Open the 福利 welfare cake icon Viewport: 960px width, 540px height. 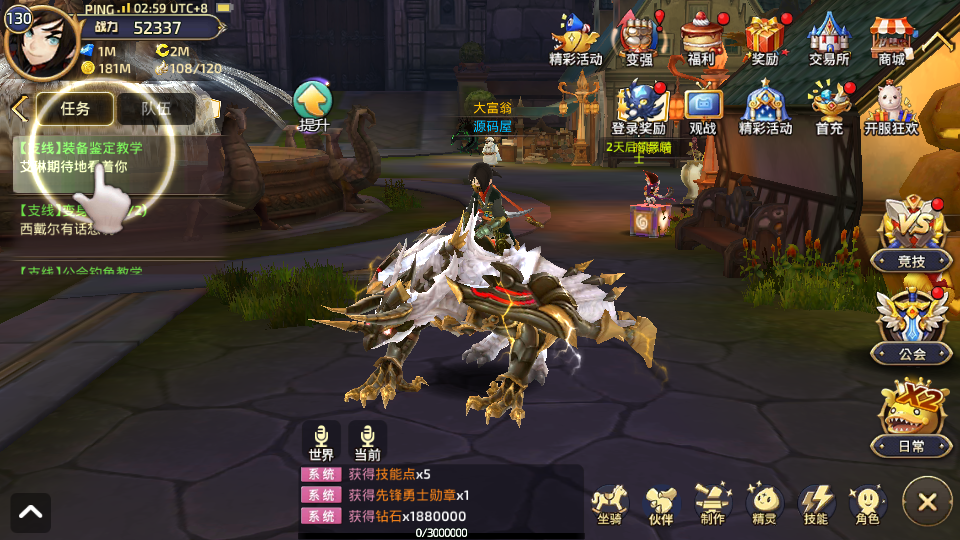[x=701, y=39]
